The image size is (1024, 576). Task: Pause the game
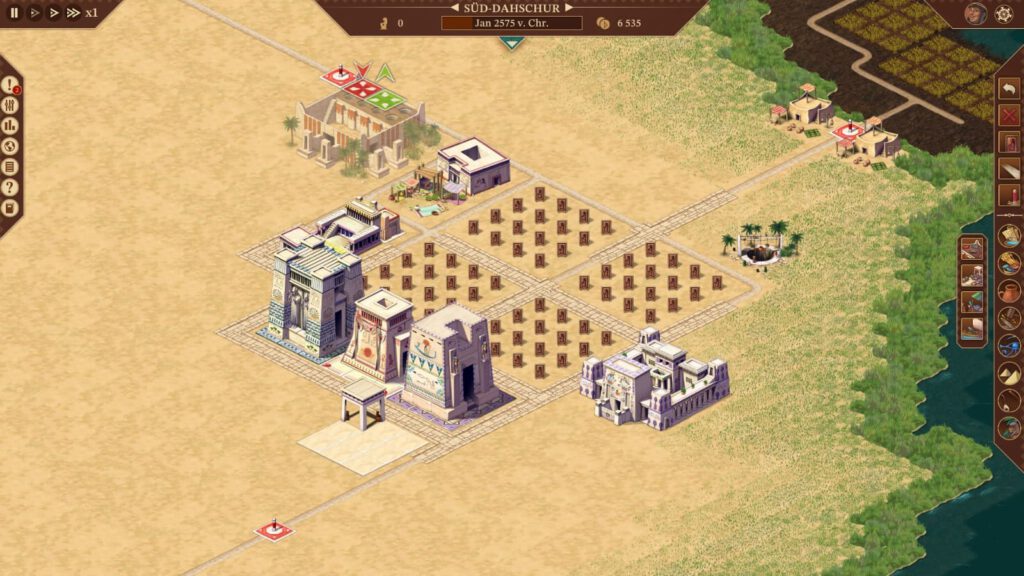tap(14, 13)
